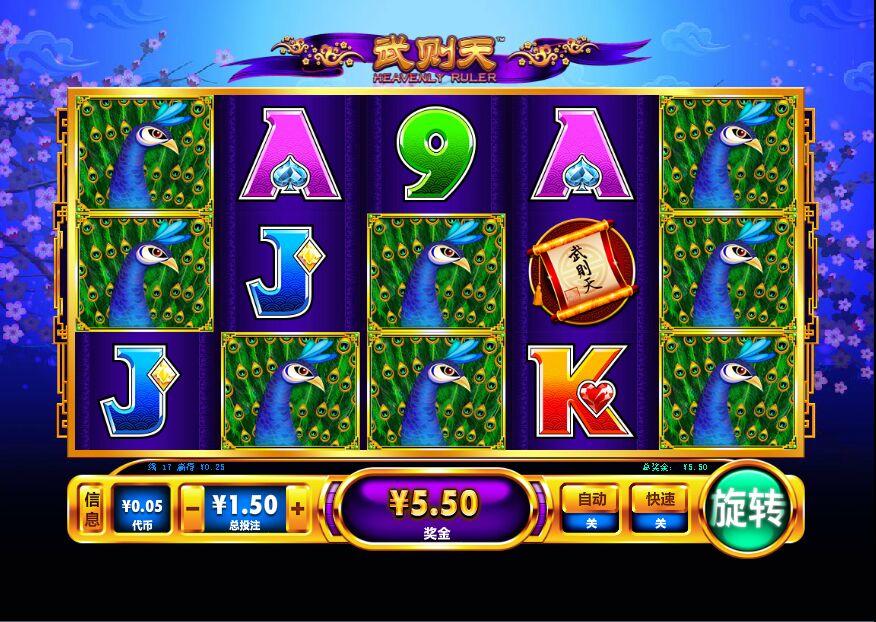The width and height of the screenshot is (876, 622).
Task: Open the 信息 info panel
Action: [92, 508]
